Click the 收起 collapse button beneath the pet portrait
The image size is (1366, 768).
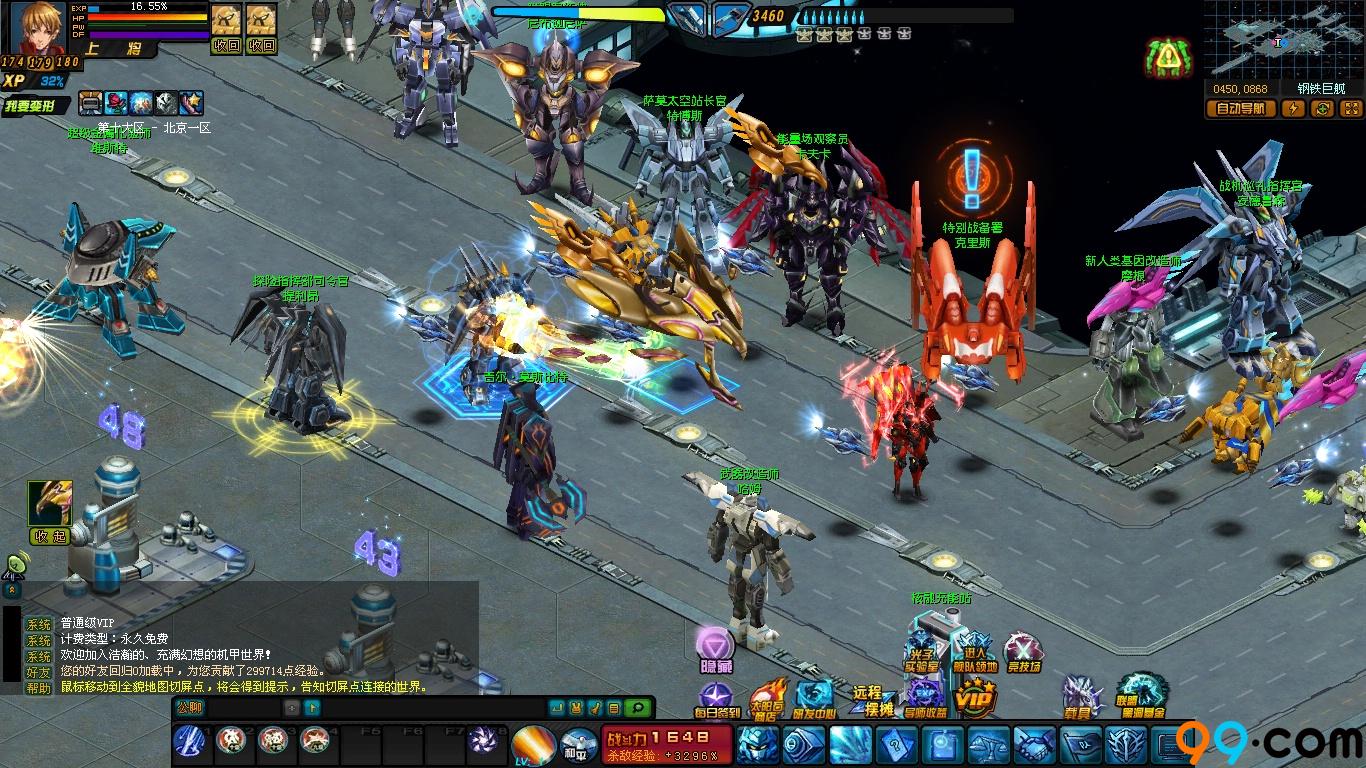click(49, 536)
